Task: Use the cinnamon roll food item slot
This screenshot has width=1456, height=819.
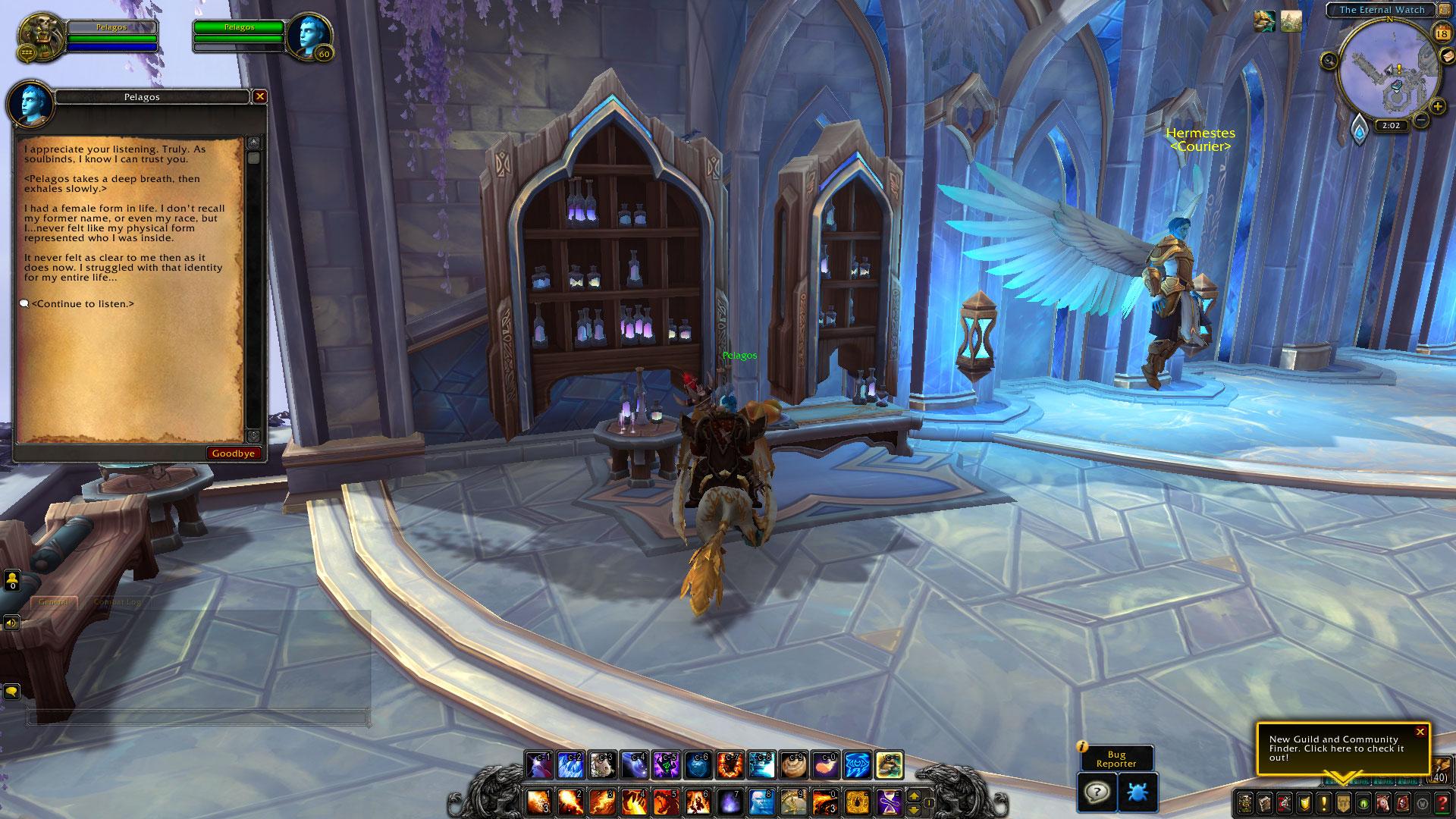Action: (x=793, y=766)
